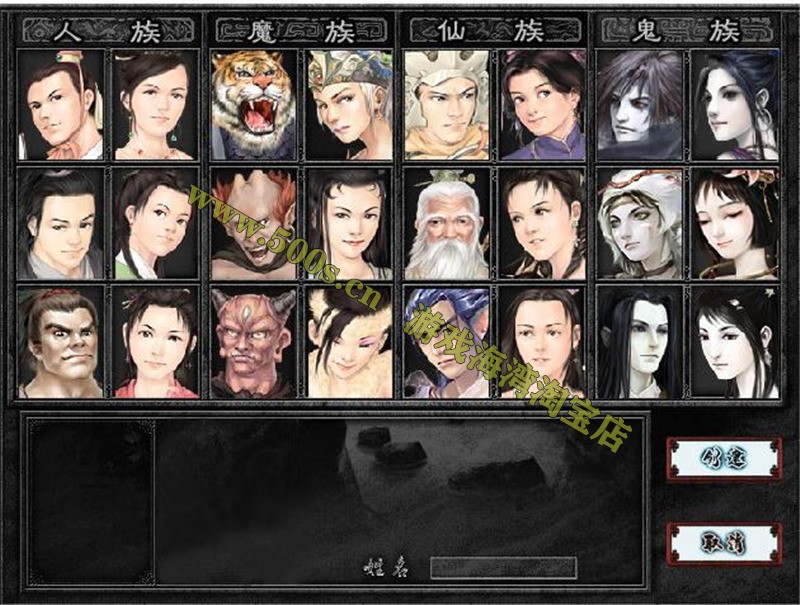Pick the horned pink demon portrait

tap(254, 342)
